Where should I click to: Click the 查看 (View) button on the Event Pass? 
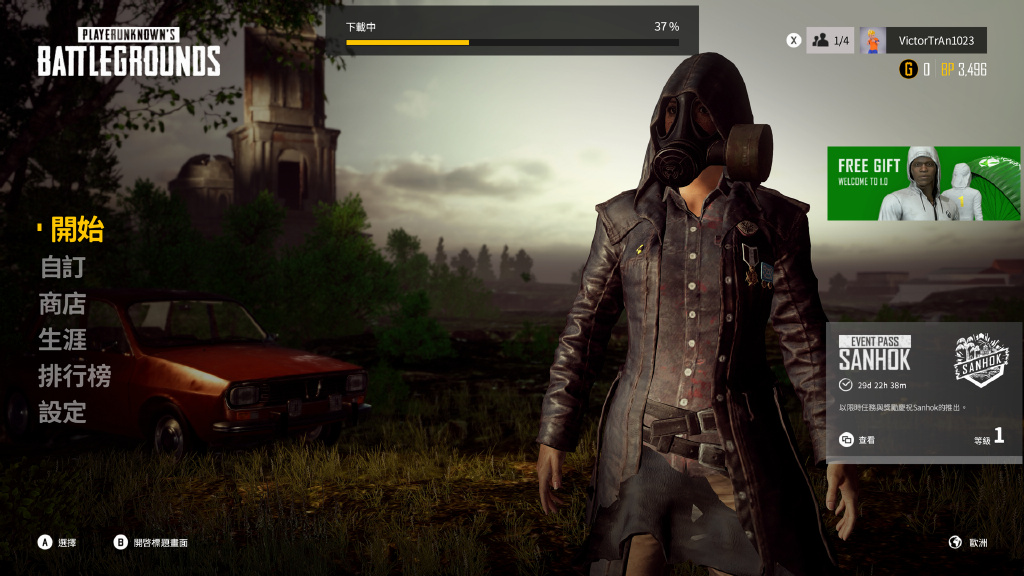point(858,440)
